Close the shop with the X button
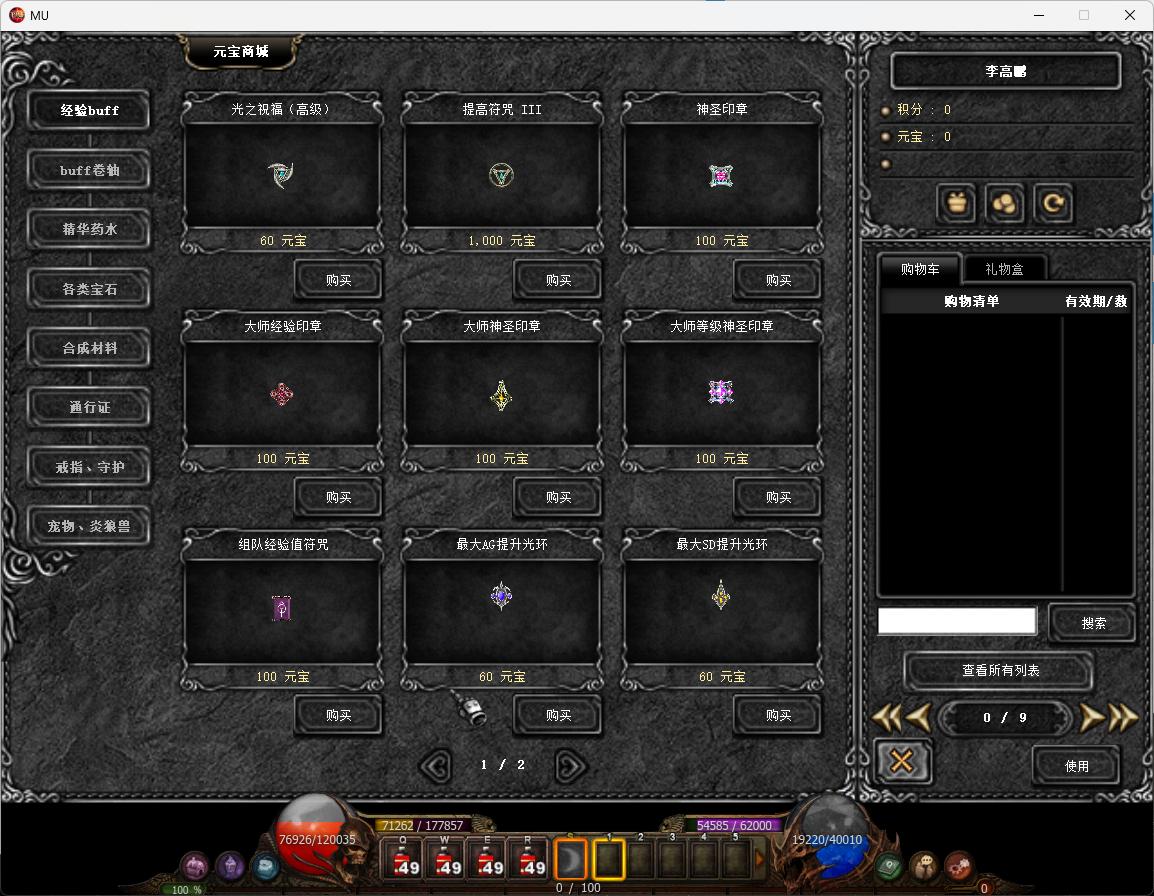 coord(901,762)
